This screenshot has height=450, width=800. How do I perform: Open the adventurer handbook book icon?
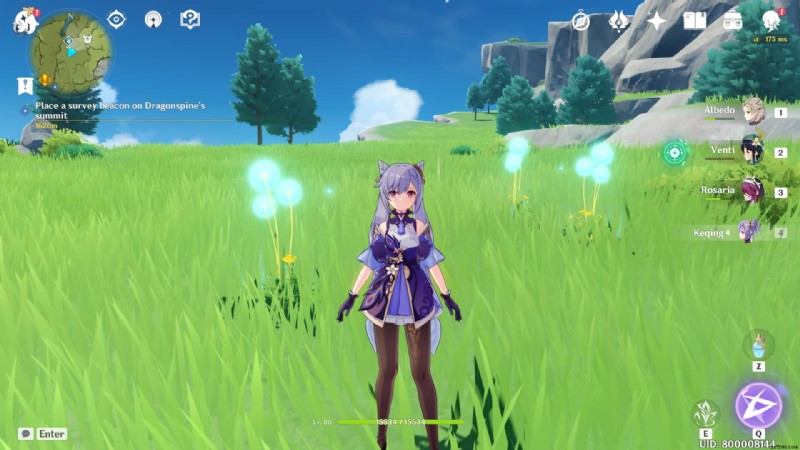point(695,20)
